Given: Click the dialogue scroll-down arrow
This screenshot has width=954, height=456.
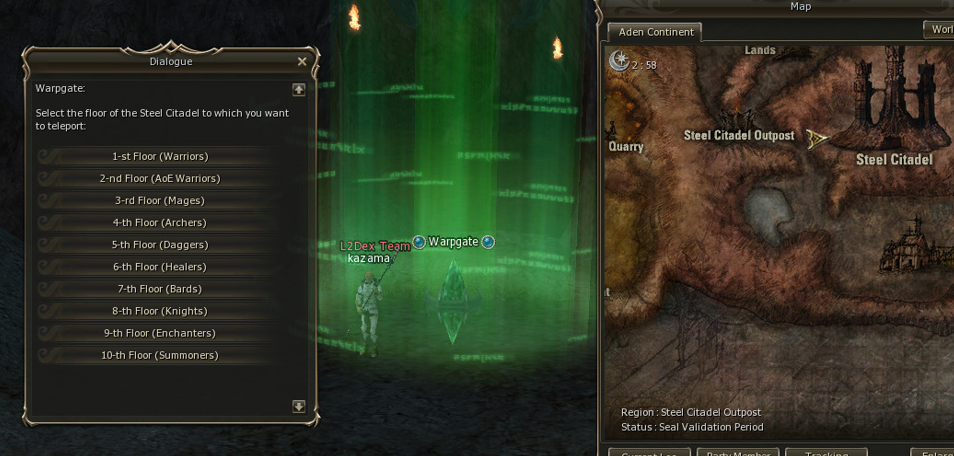Looking at the screenshot, I should click(298, 406).
